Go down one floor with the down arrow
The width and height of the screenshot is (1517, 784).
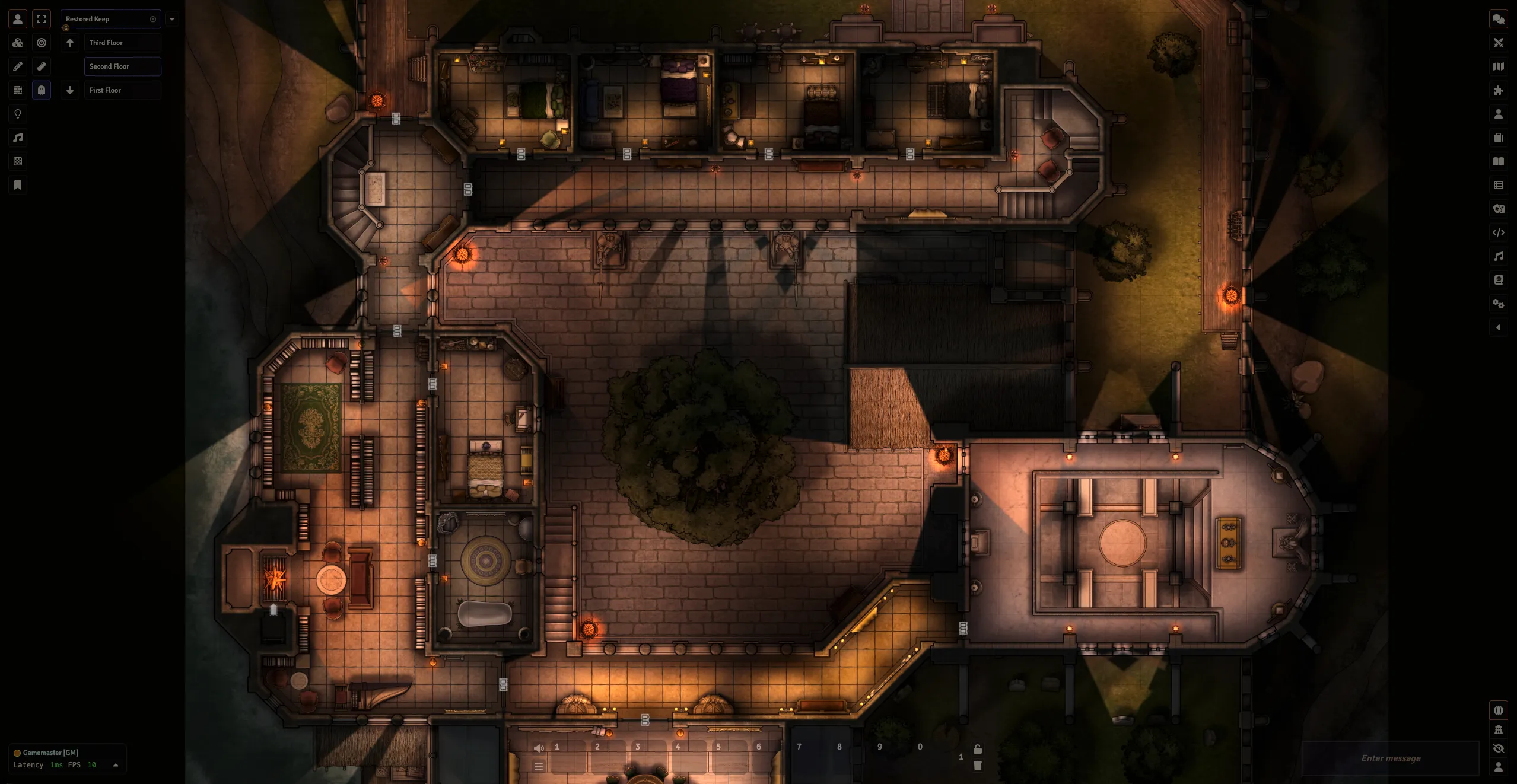pyautogui.click(x=70, y=90)
